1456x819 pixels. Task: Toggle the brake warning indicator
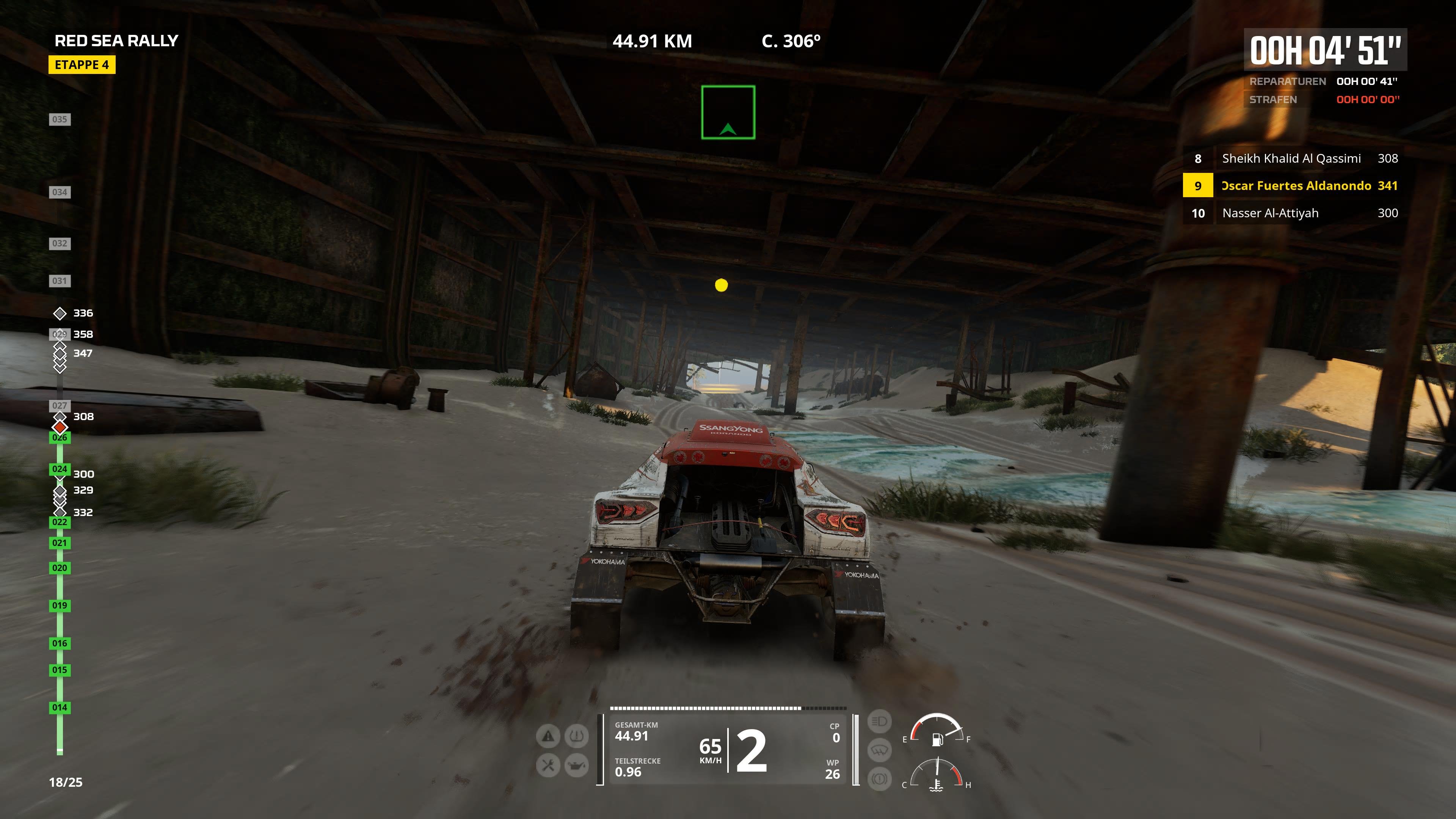coord(880,779)
